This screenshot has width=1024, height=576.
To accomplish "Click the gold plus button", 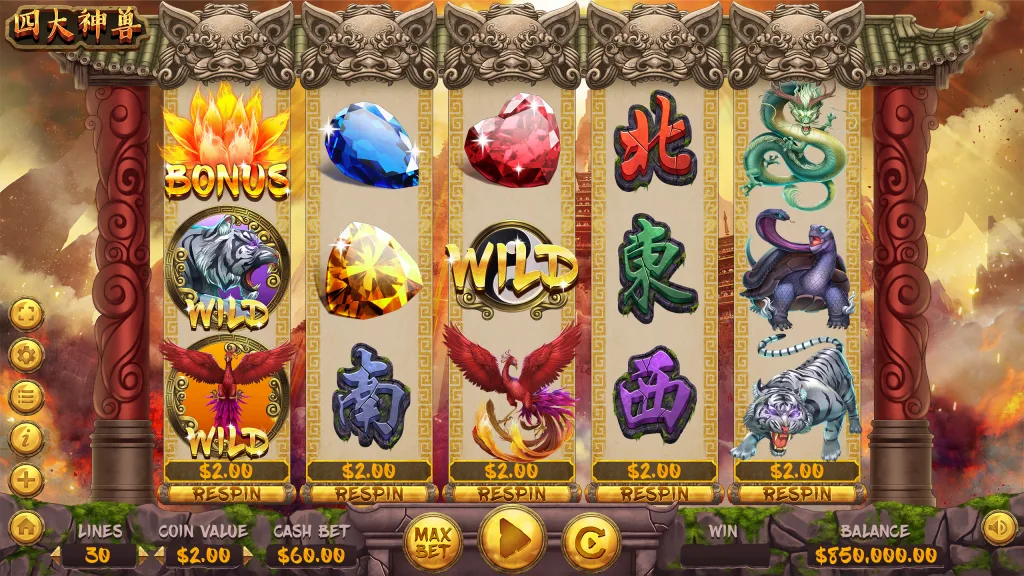I will tap(27, 480).
